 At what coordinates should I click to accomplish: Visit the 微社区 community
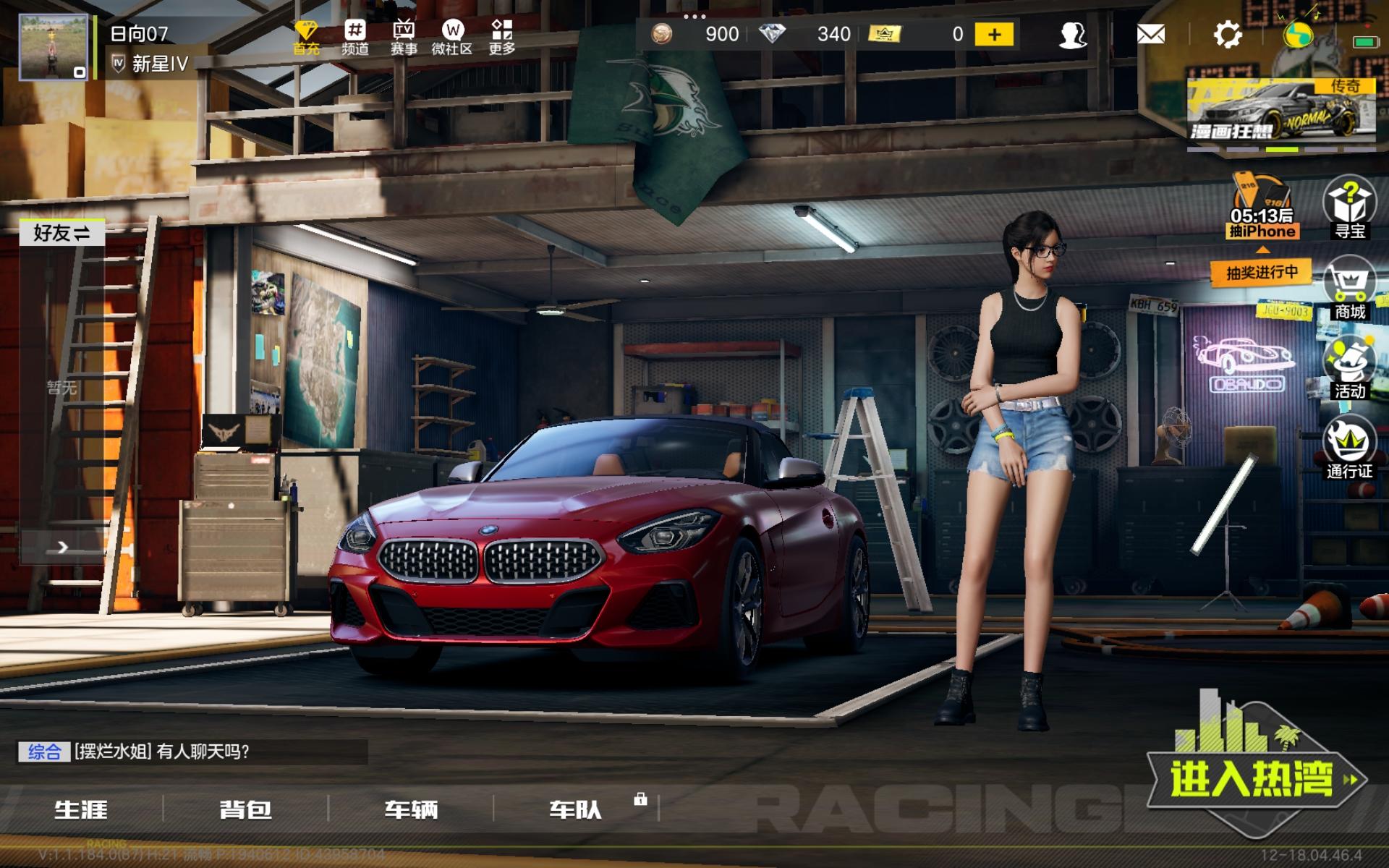(452, 37)
